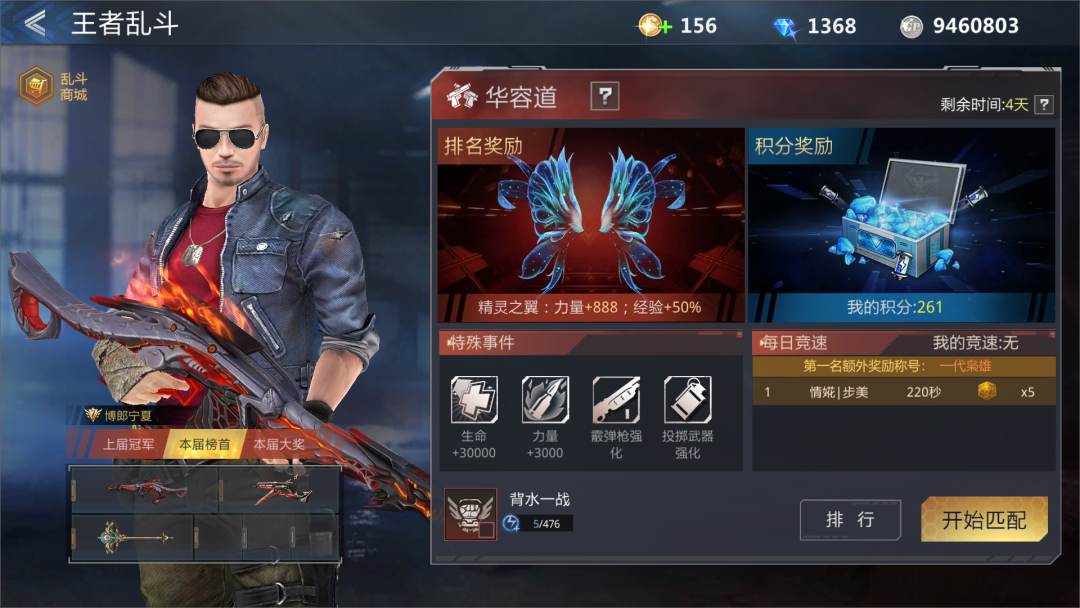Select the 霰弹枪强化 event icon
The width and height of the screenshot is (1080, 608).
coord(616,400)
